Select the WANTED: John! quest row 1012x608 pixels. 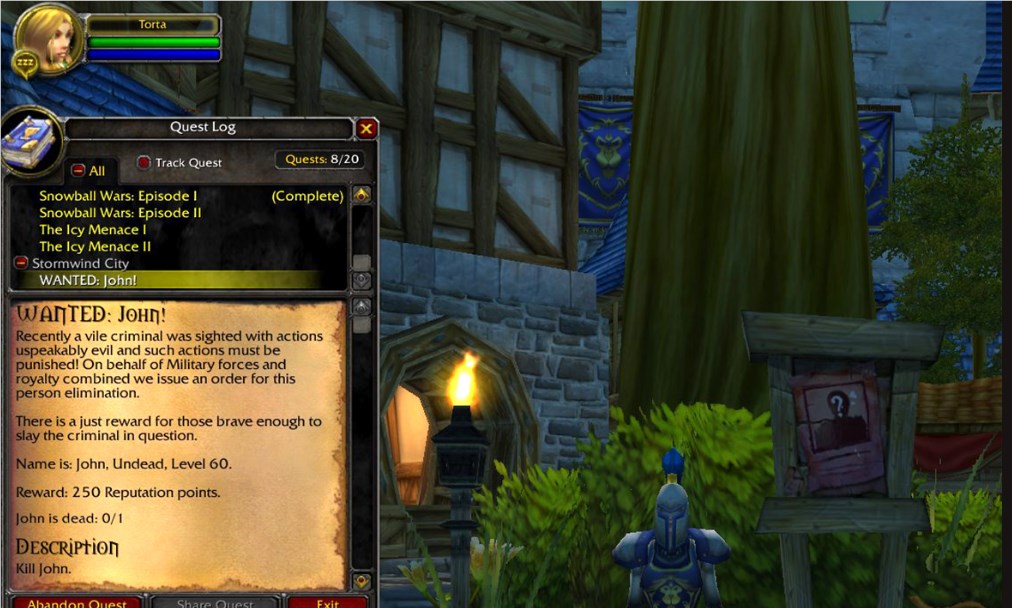88,280
